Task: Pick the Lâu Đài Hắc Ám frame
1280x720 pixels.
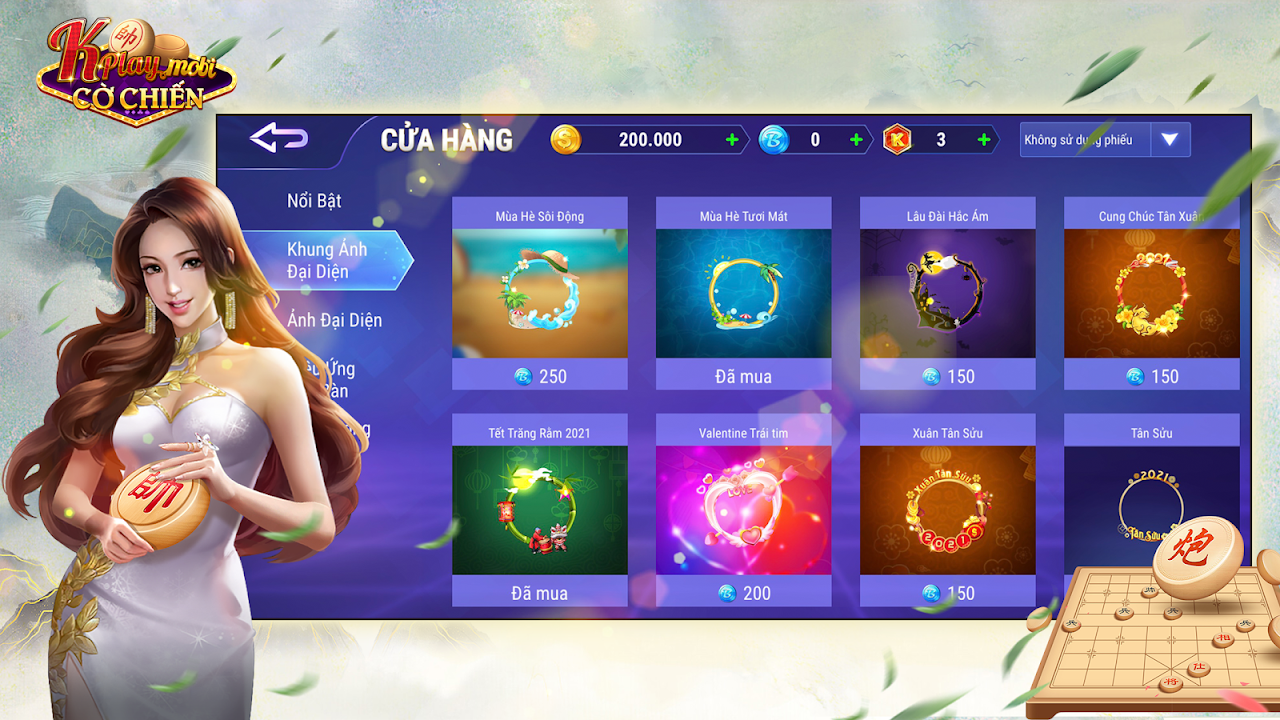Action: pos(948,293)
